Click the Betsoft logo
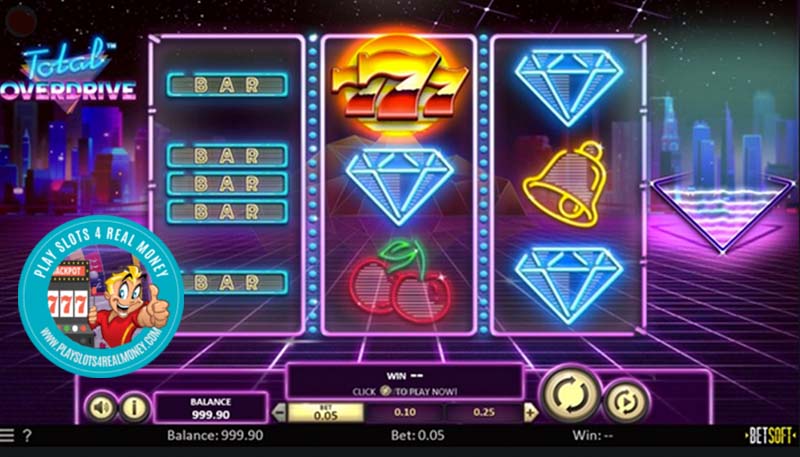Image resolution: width=800 pixels, height=457 pixels. (x=770, y=436)
